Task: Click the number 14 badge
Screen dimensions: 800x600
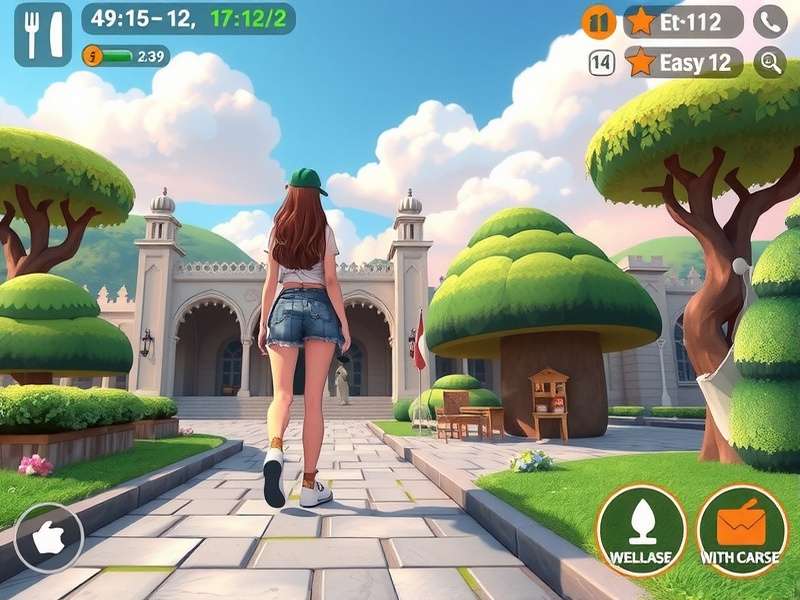Action: pos(601,63)
